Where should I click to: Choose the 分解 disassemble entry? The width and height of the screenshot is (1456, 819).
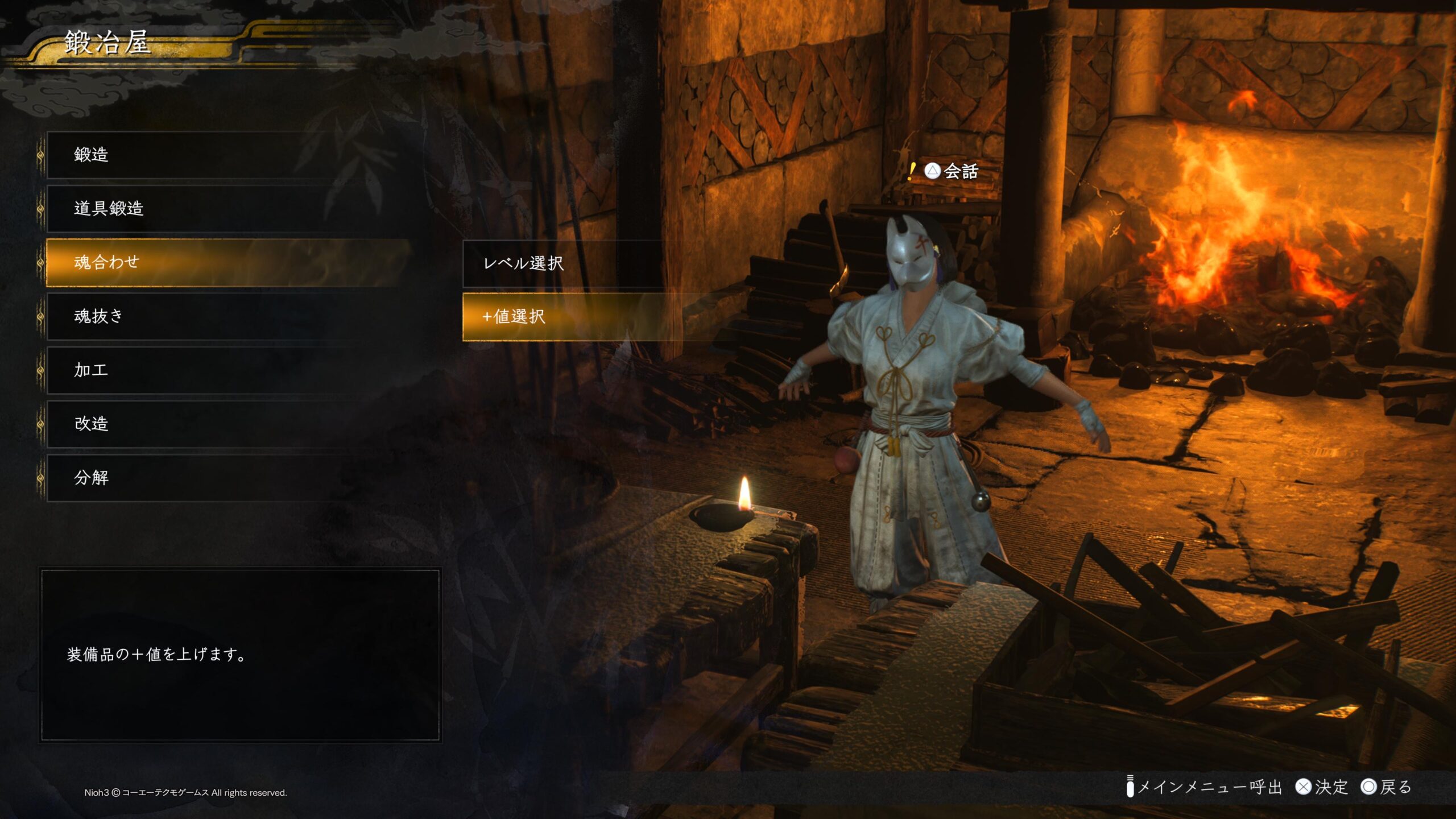pyautogui.click(x=227, y=478)
